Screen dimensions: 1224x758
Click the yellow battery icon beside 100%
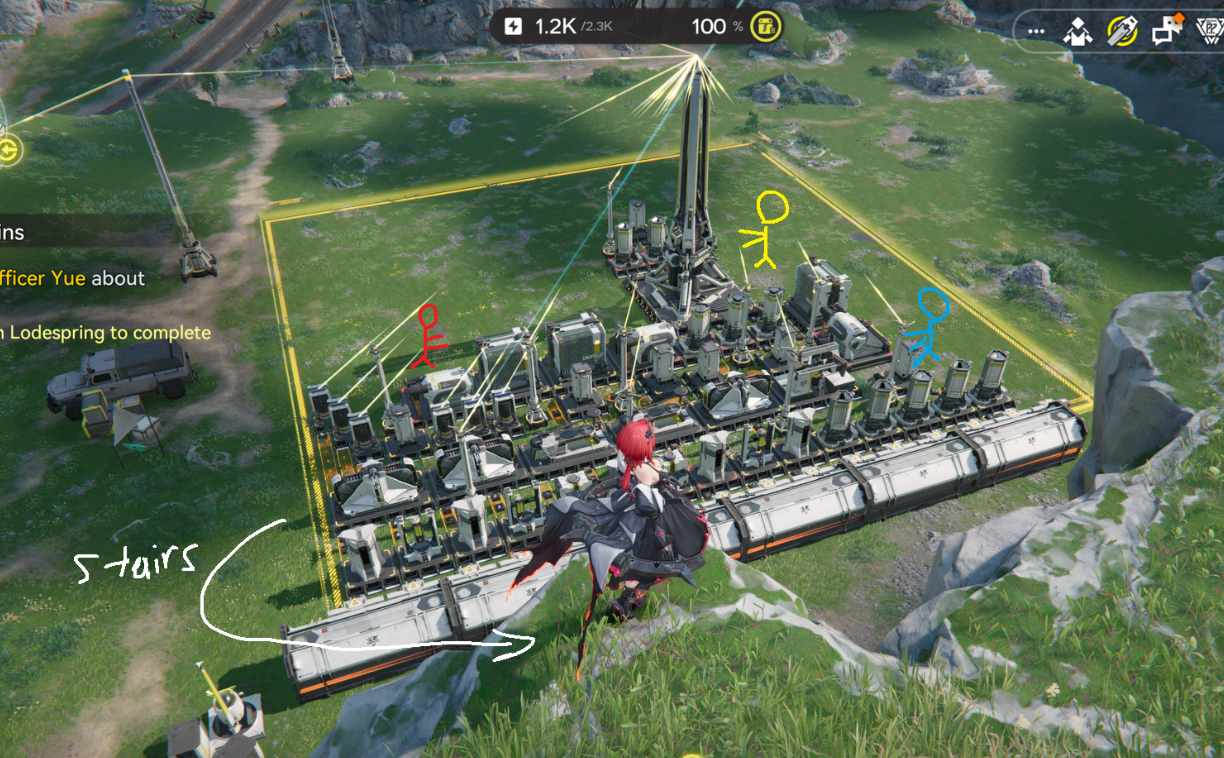tap(765, 27)
